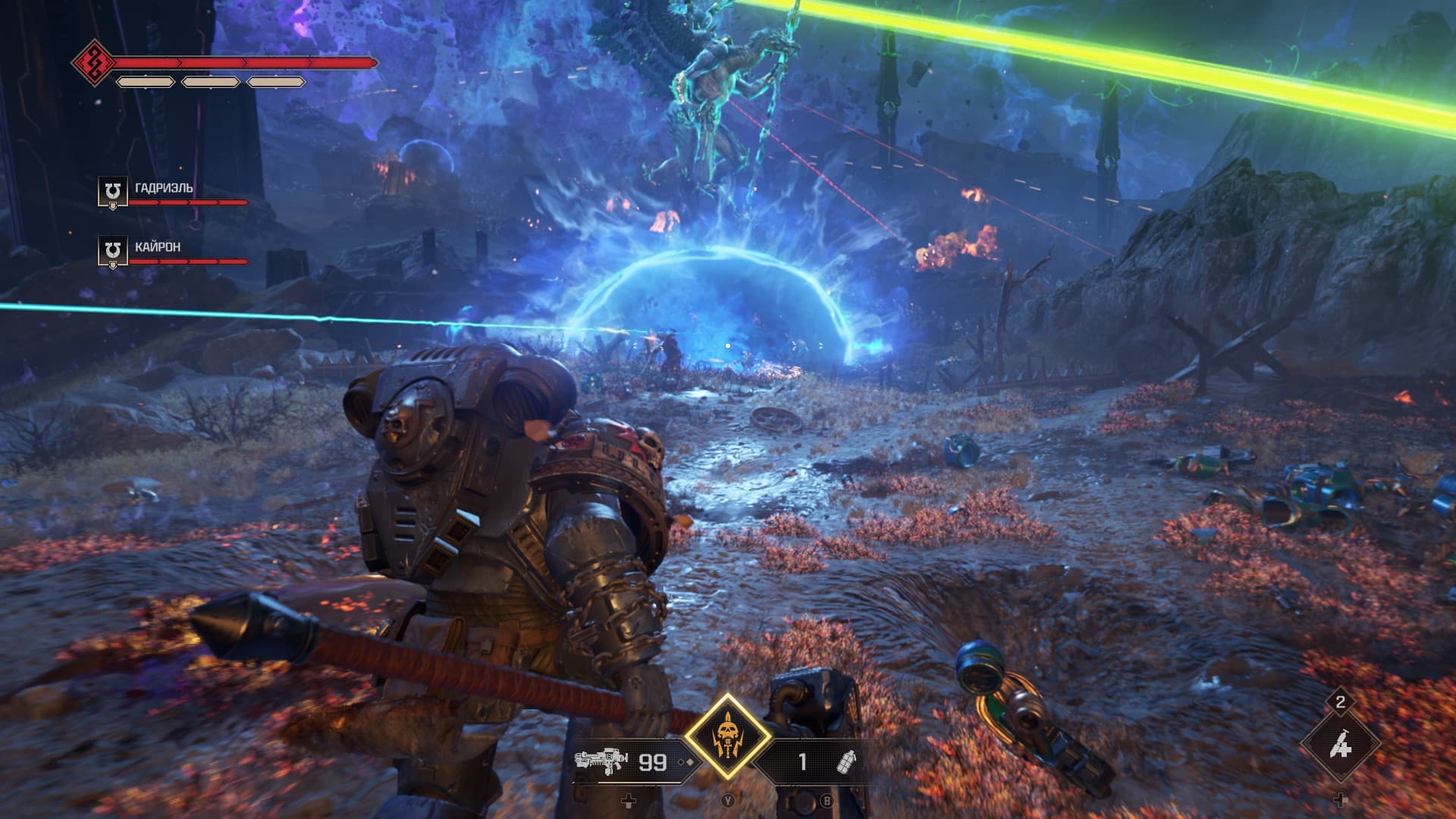Screen dimensions: 1456x819
Task: Select squadmate Кайрон's portrait icon
Action: pyautogui.click(x=112, y=251)
